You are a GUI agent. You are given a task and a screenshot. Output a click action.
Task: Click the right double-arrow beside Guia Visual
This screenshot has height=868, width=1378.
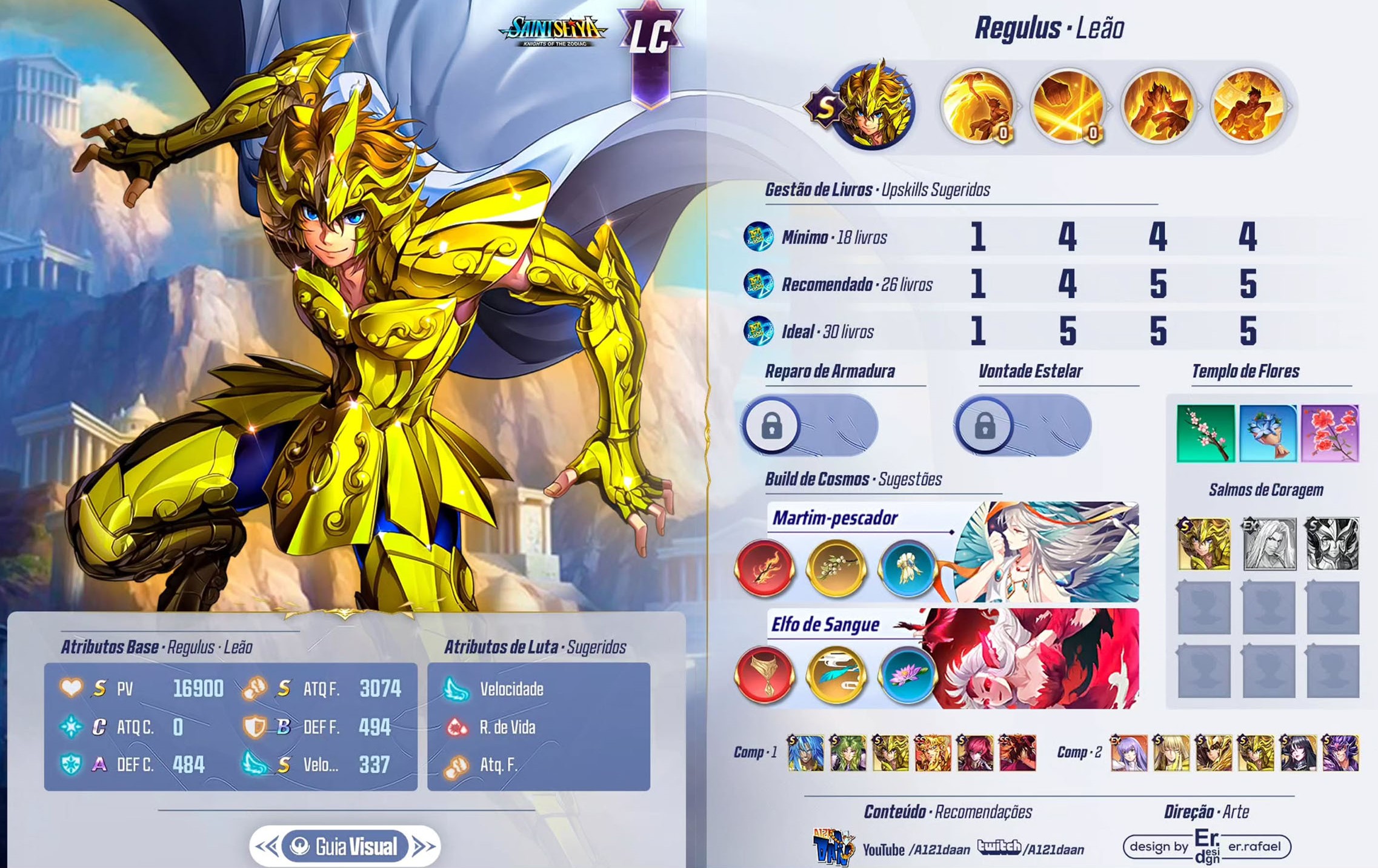[424, 846]
